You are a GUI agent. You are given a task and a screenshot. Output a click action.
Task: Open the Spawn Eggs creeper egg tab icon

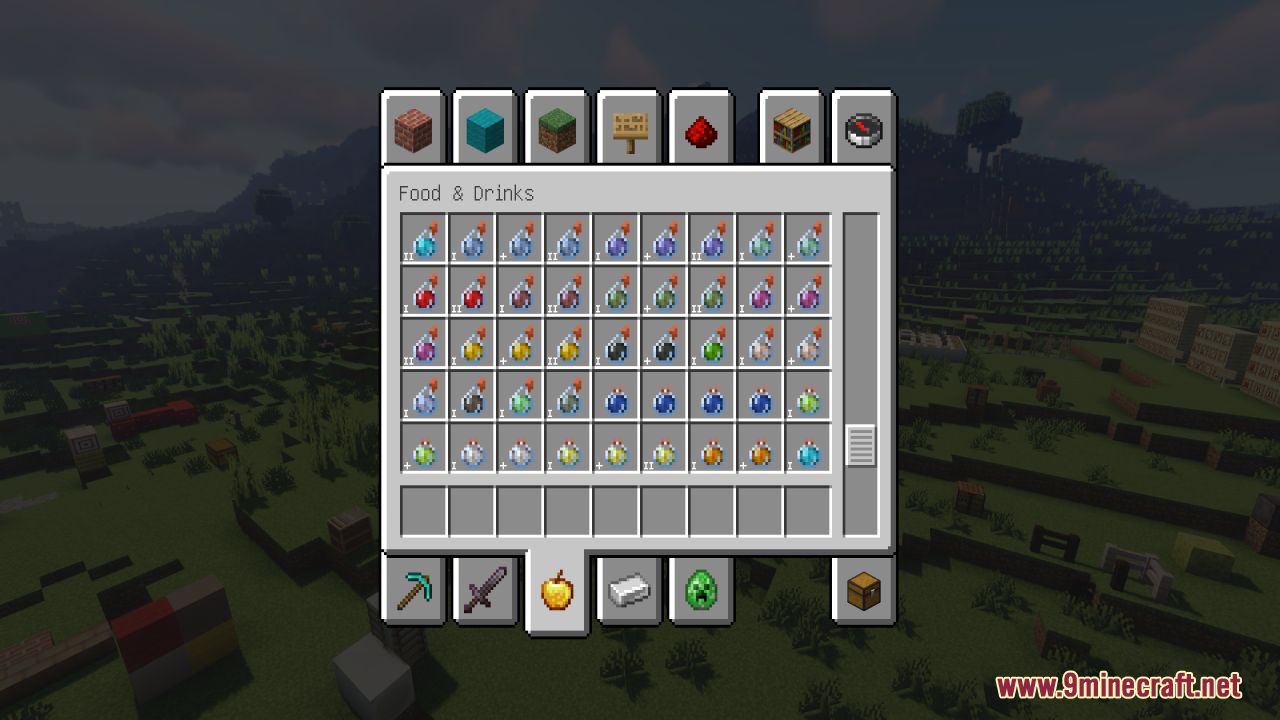(701, 592)
